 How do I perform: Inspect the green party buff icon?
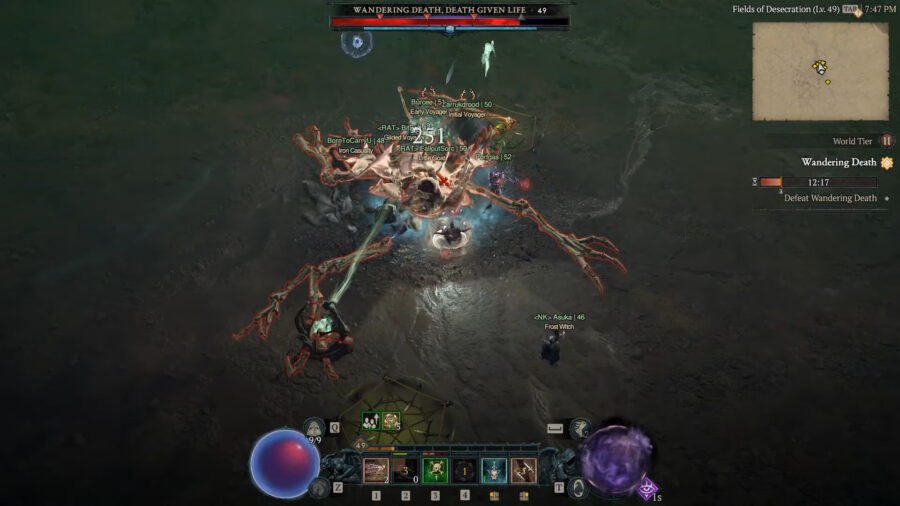click(370, 422)
